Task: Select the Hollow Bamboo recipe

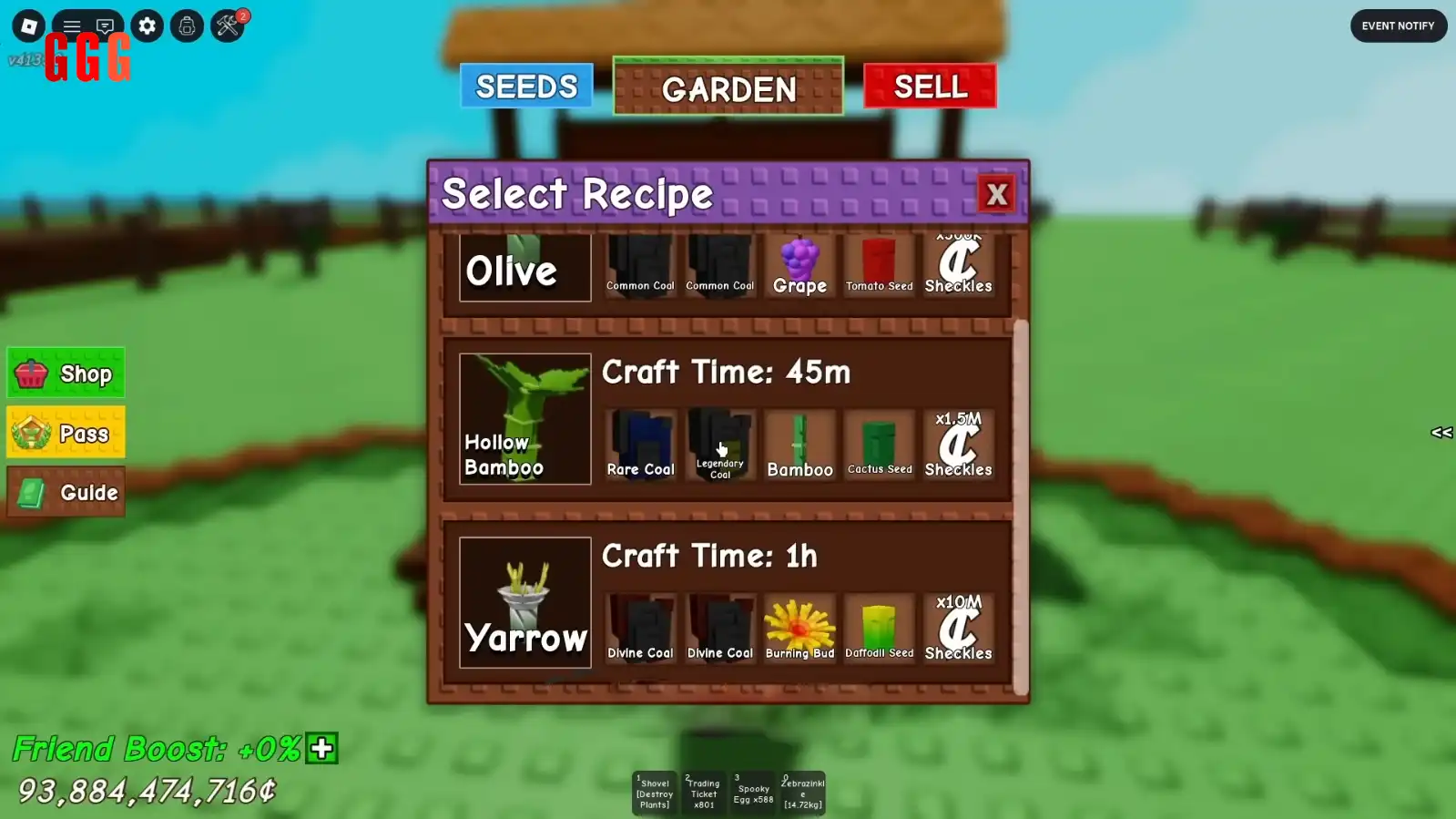Action: click(x=524, y=419)
